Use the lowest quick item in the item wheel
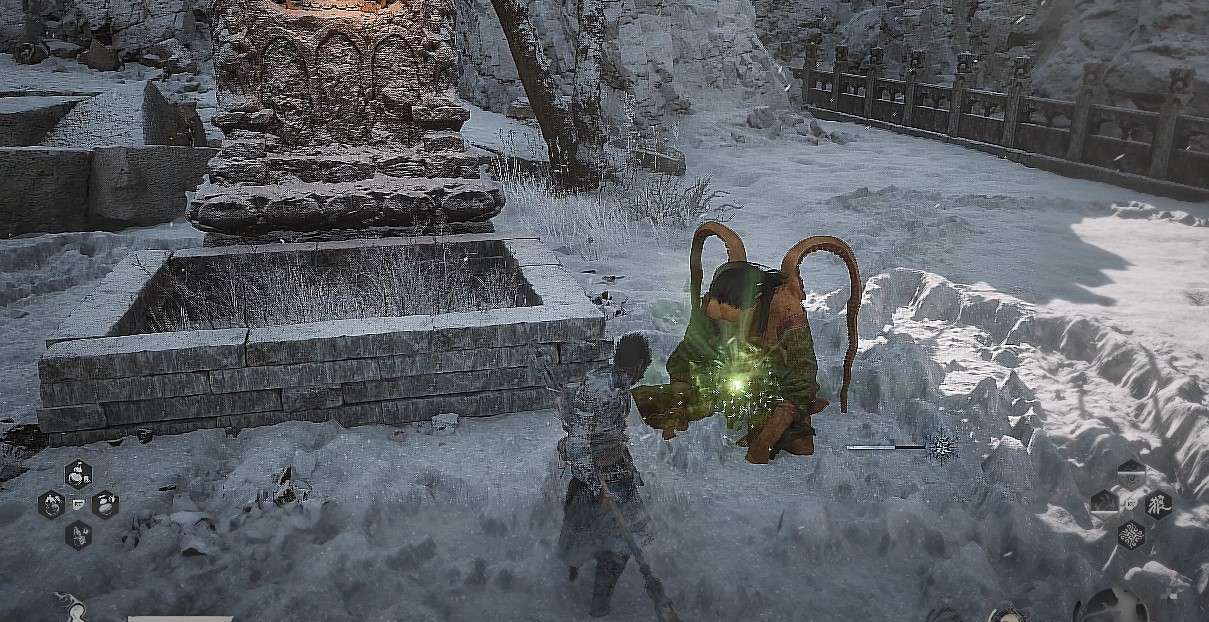1209x622 pixels. coord(78,535)
